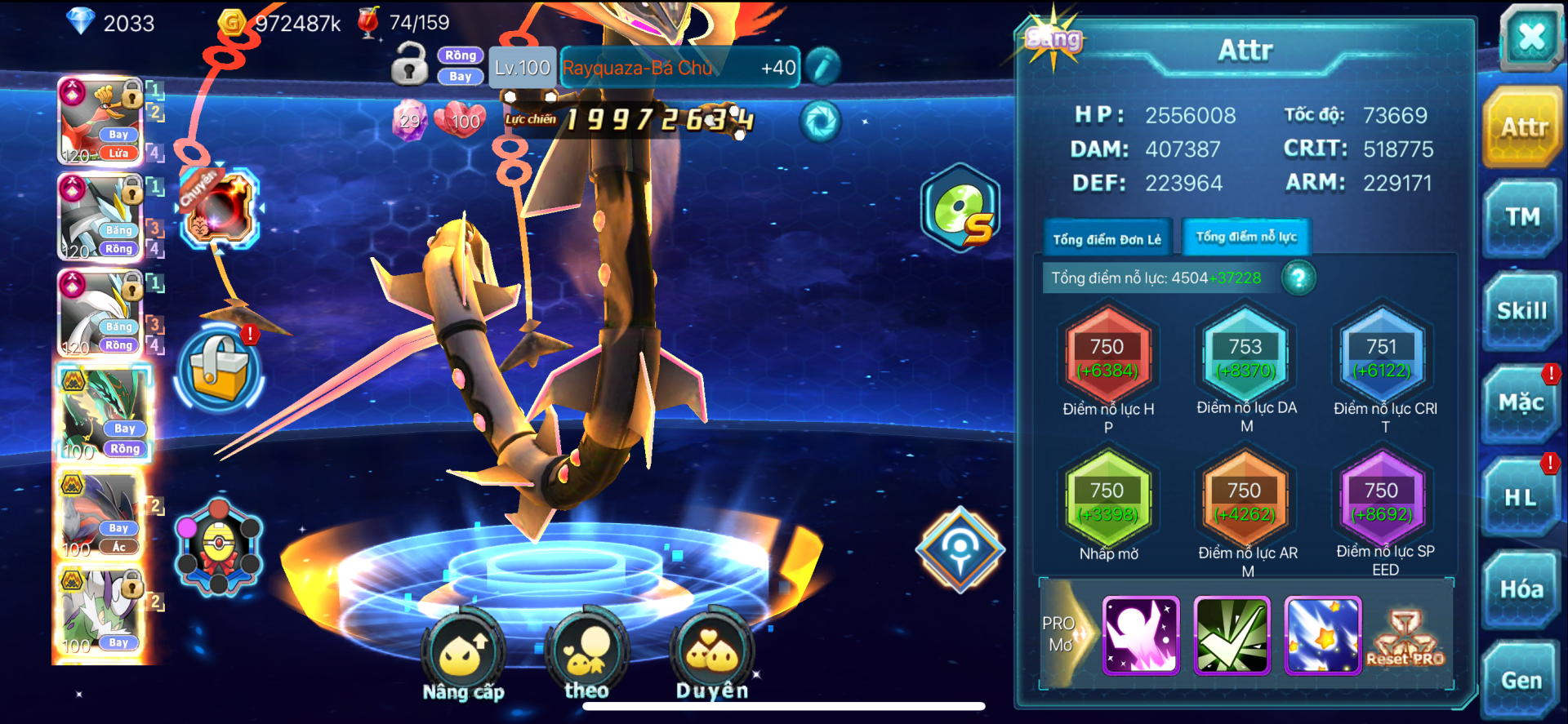Screen dimensions: 1568x724
Task: Select the Tổng điểm nỗ lực tab
Action: pos(1246,238)
